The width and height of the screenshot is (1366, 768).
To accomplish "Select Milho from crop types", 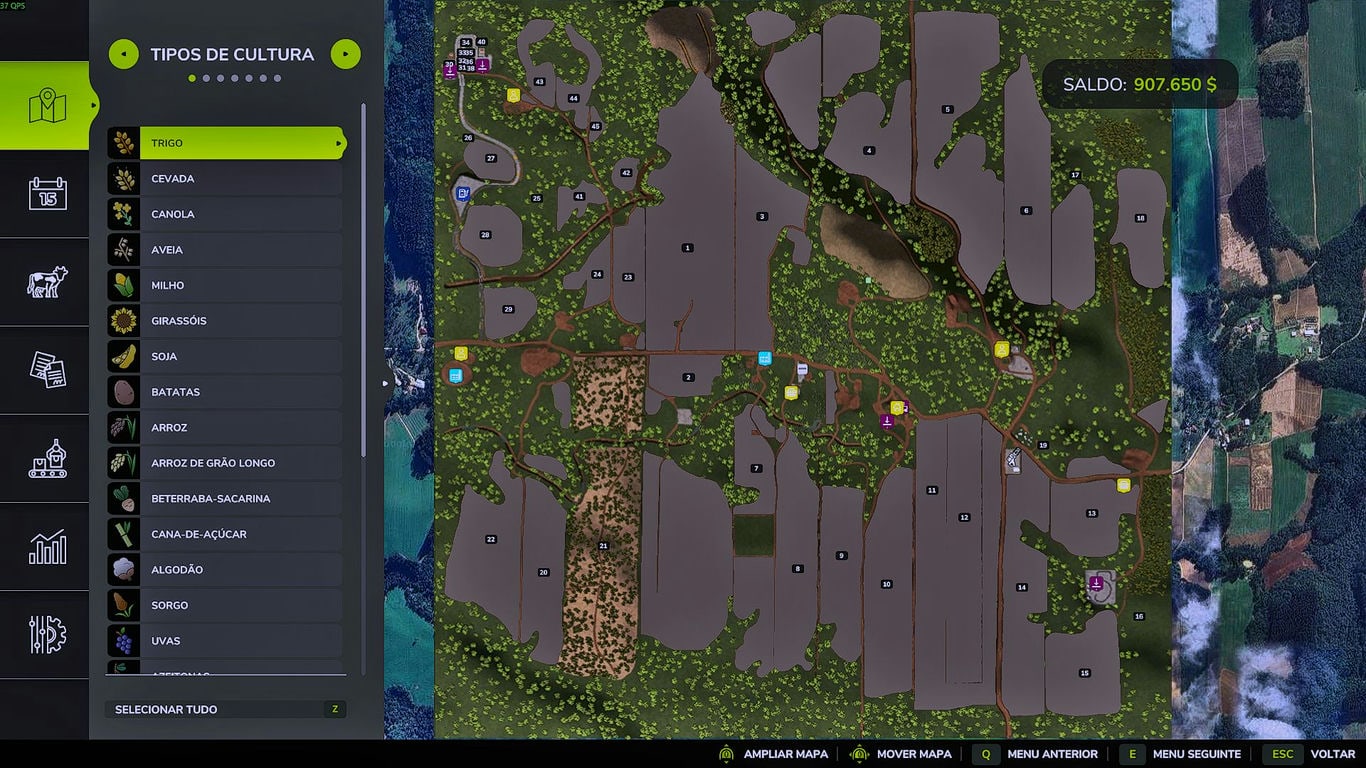I will click(240, 285).
